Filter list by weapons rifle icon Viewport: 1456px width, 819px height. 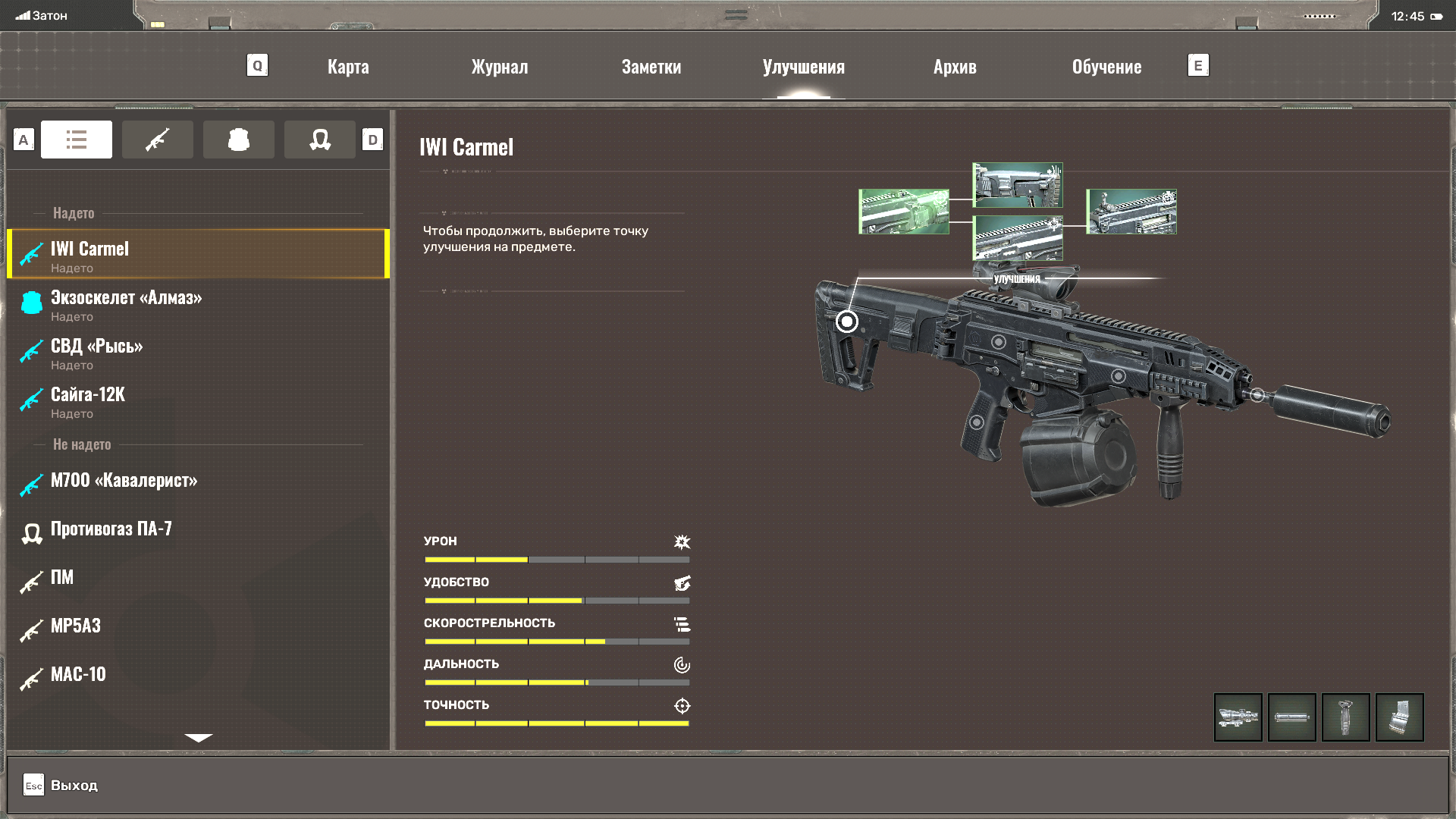click(158, 140)
